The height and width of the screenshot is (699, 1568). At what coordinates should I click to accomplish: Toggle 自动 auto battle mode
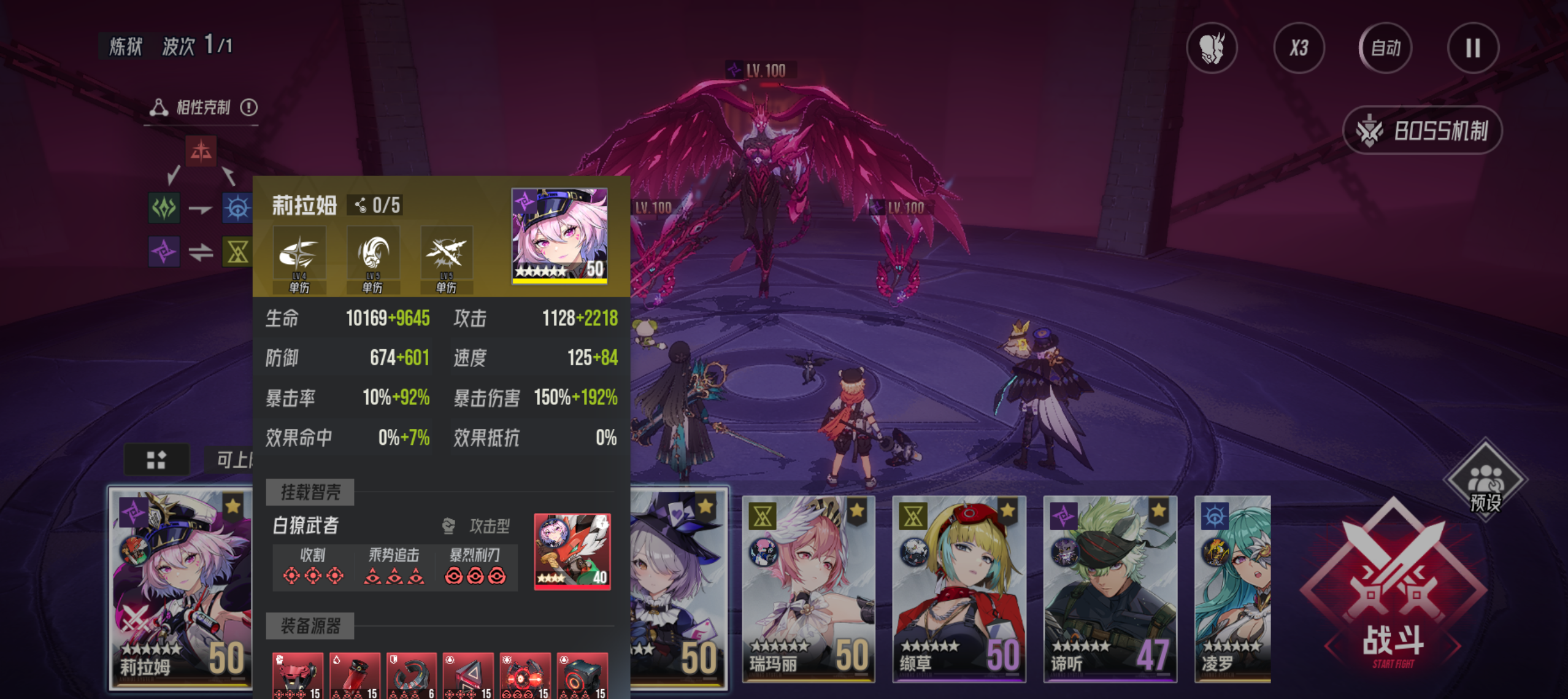(1385, 48)
